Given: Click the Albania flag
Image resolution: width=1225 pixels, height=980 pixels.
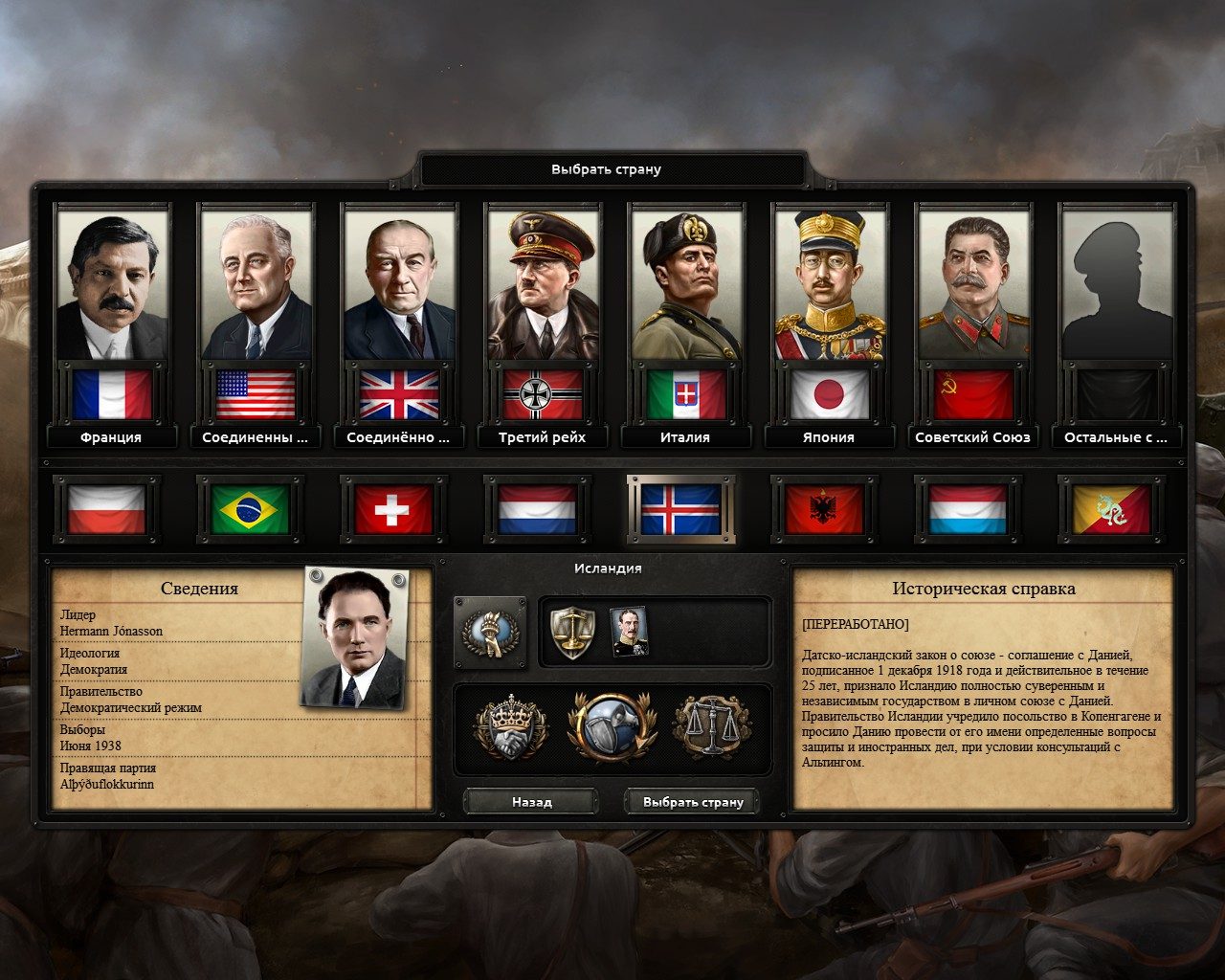Looking at the screenshot, I should pyautogui.click(x=823, y=510).
